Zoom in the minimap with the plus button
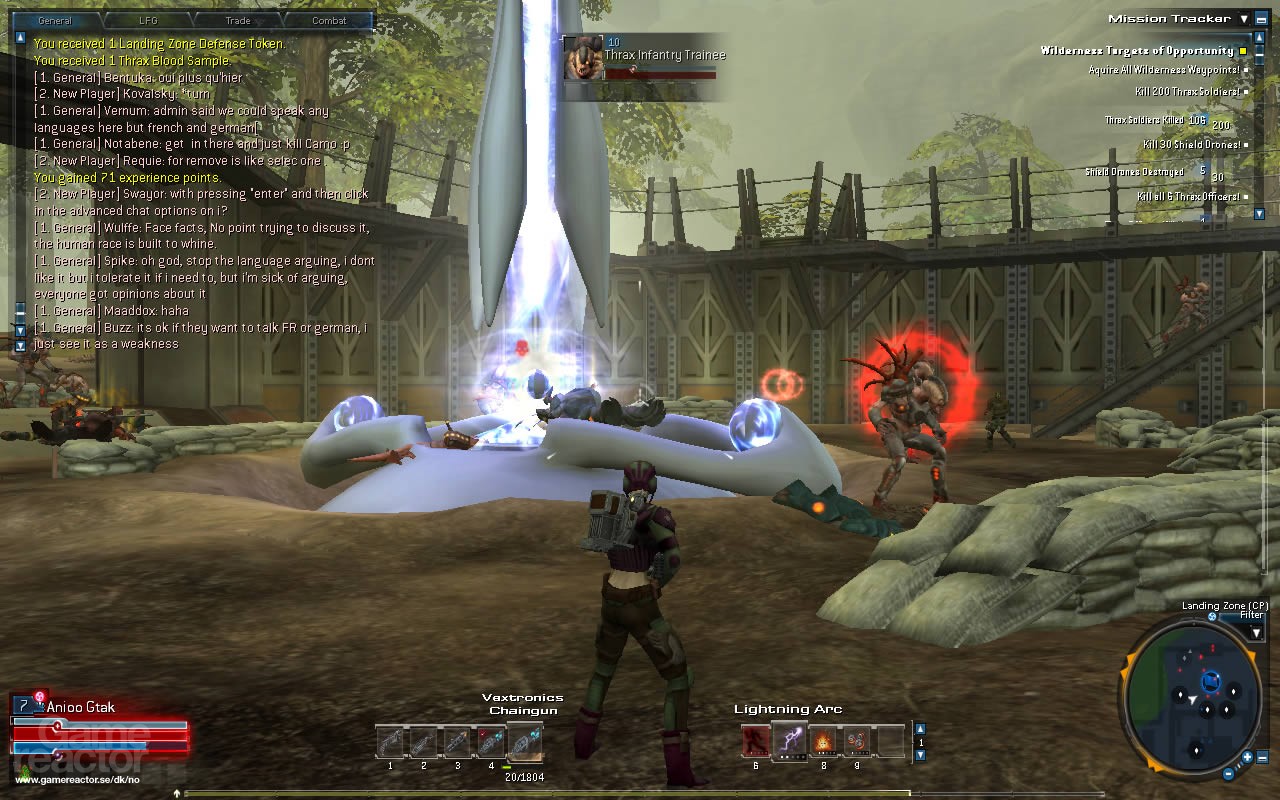 tap(1247, 757)
